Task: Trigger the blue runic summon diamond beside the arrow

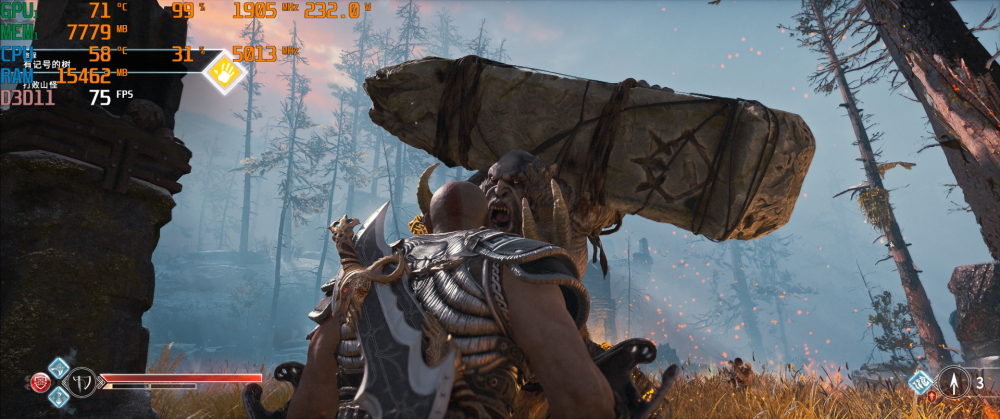Action: [x=920, y=381]
